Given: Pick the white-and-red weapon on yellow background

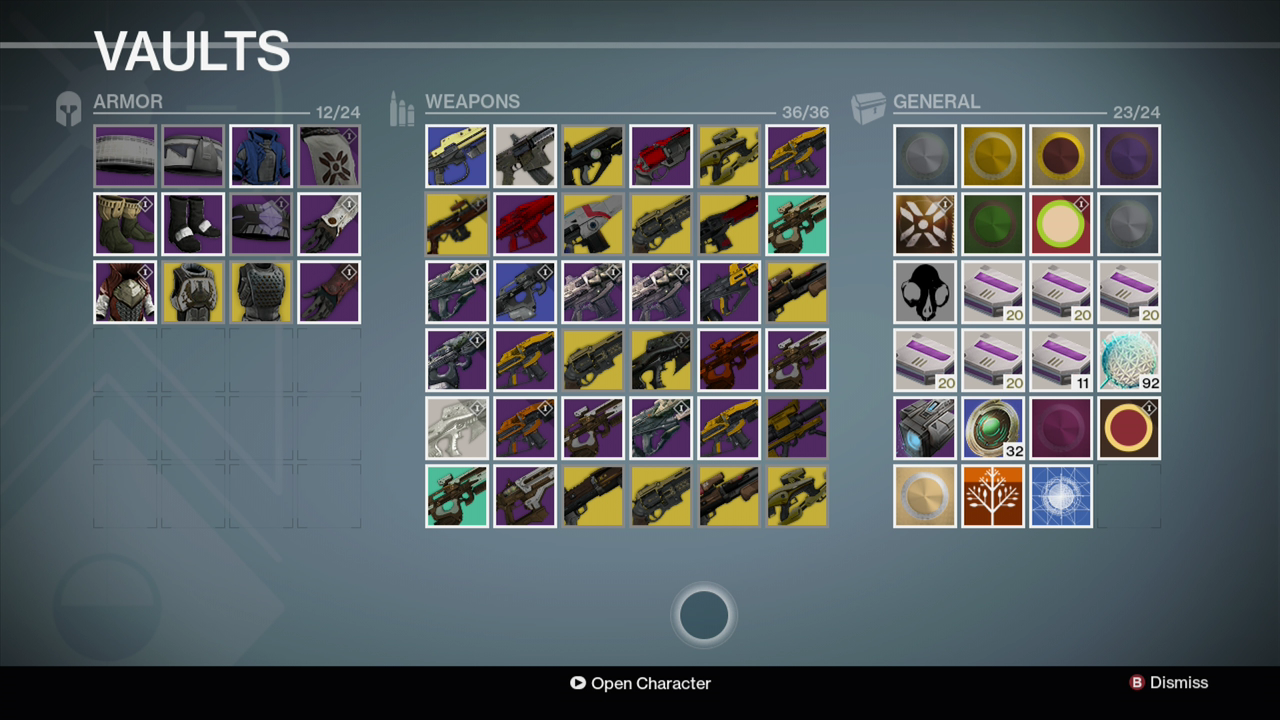Looking at the screenshot, I should click(x=593, y=224).
